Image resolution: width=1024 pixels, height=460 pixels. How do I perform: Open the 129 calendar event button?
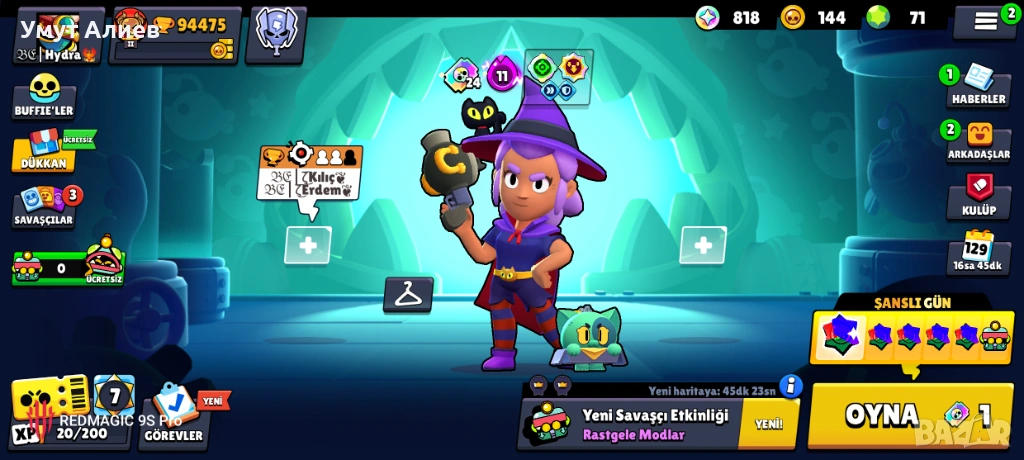[976, 251]
